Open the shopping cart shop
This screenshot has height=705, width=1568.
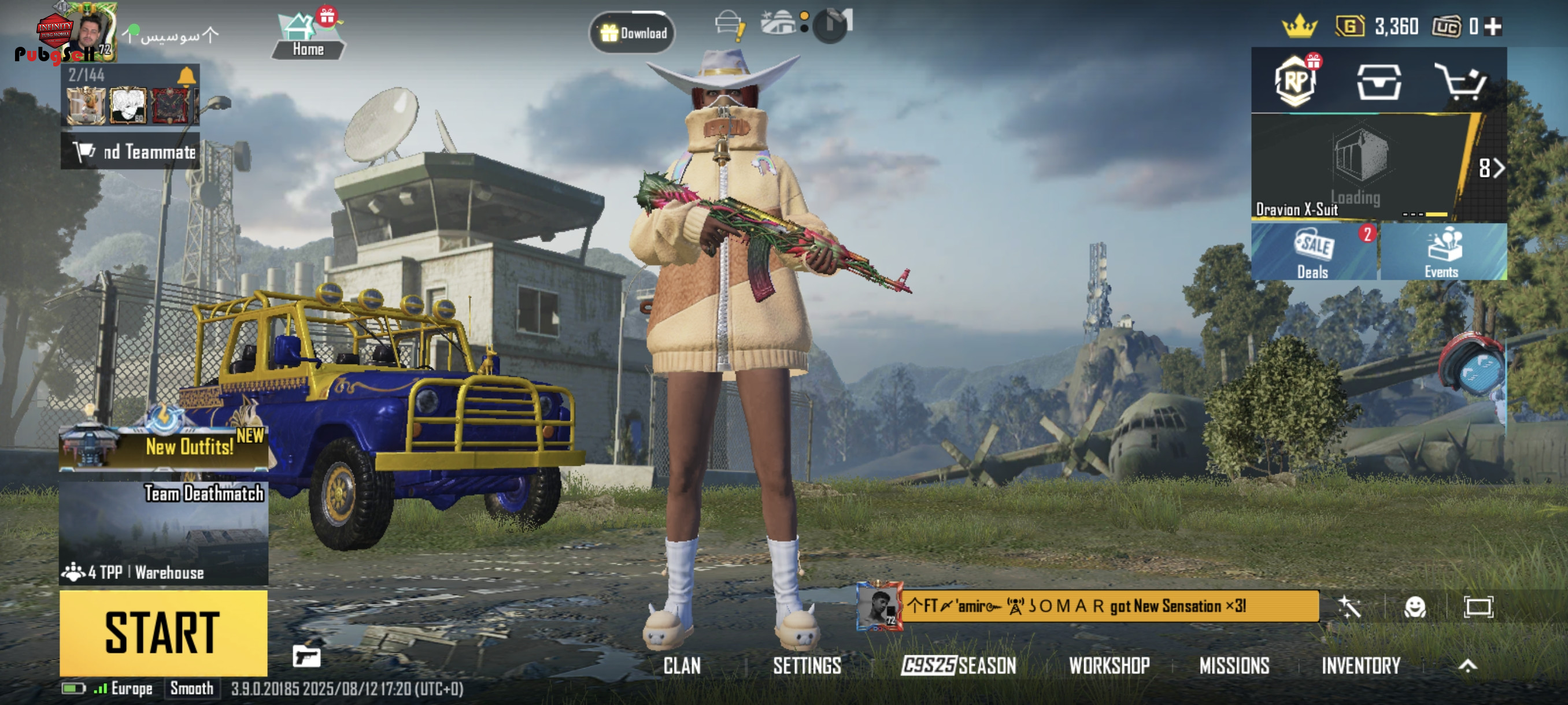point(1462,81)
